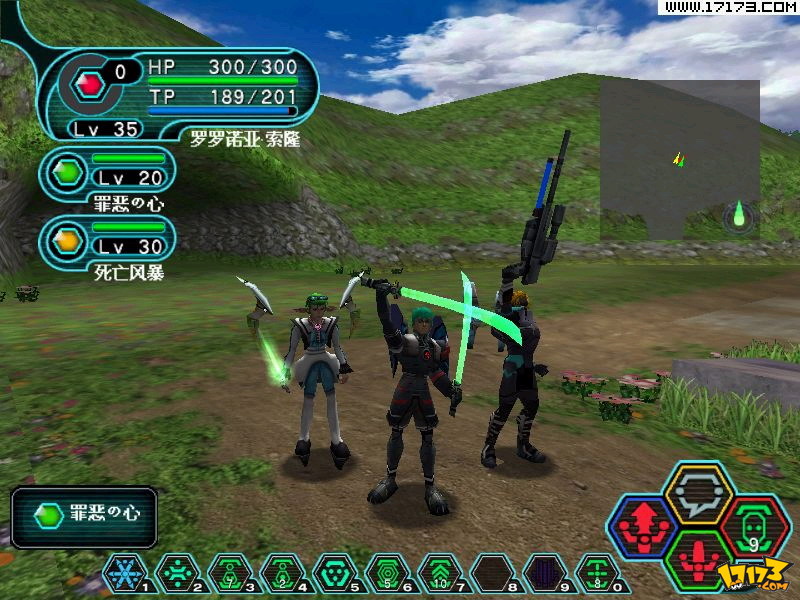
Task: Trigger the blue-bordered red arrow attack action
Action: (x=644, y=526)
